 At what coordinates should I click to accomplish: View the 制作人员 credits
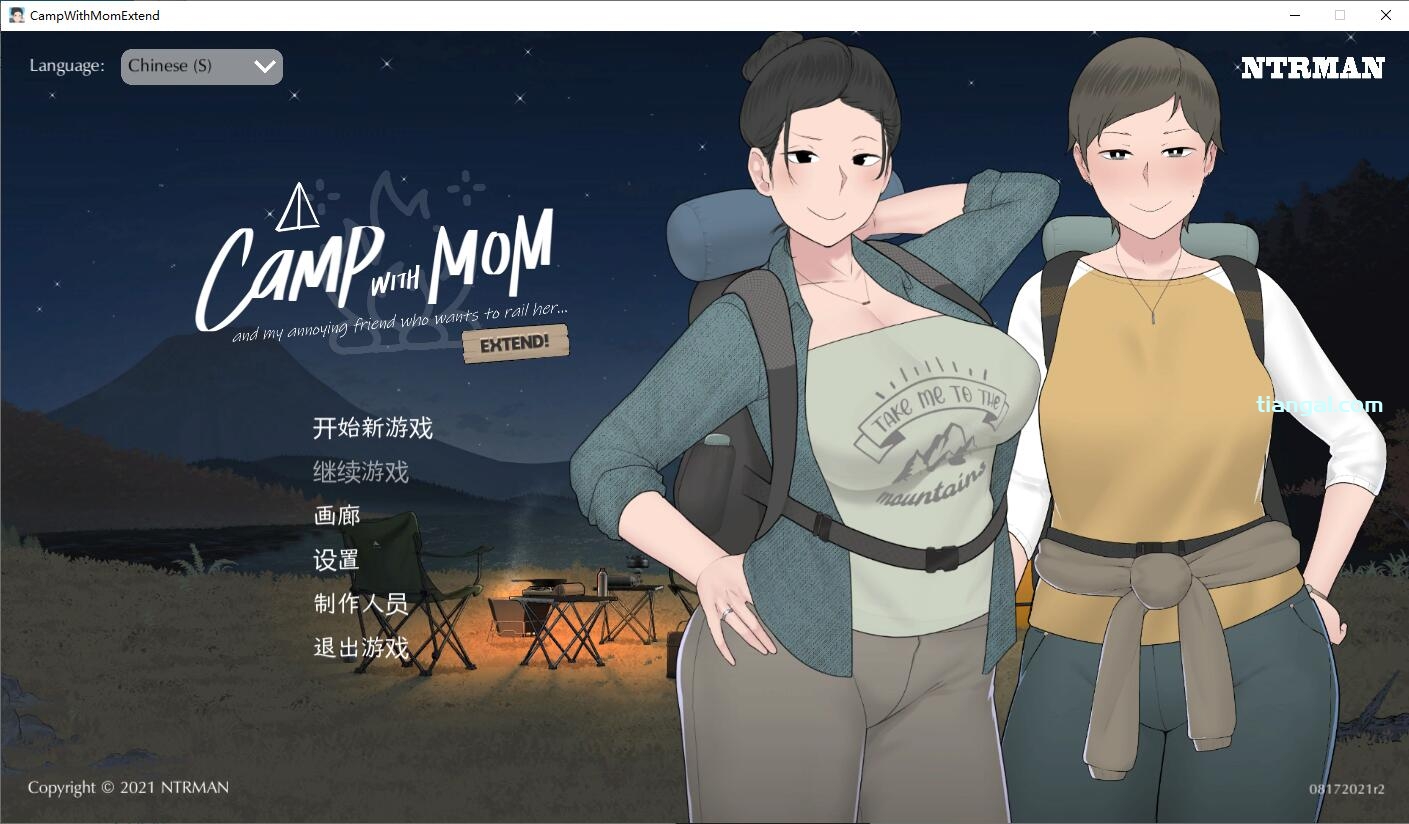coord(361,604)
